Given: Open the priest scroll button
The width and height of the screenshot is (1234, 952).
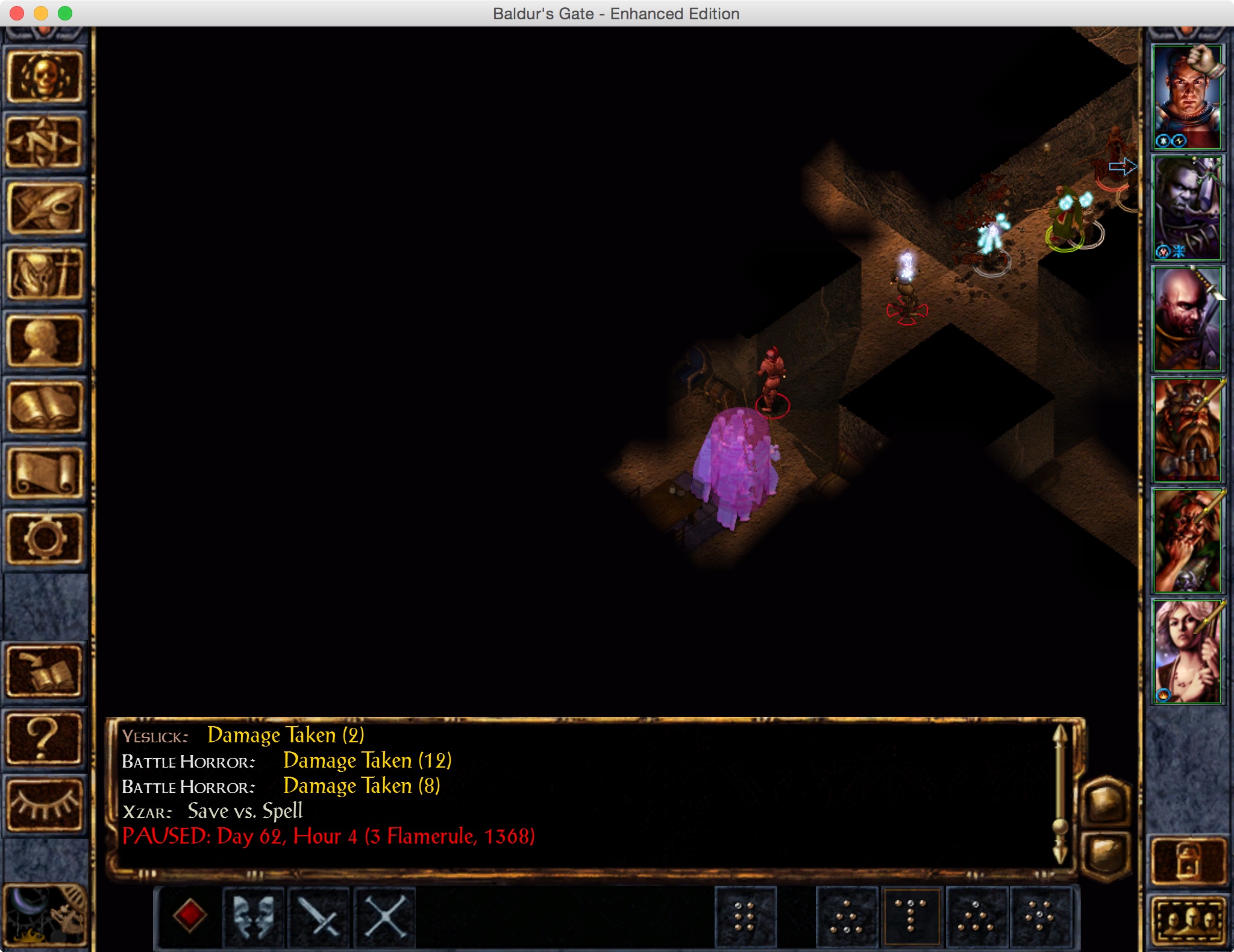Looking at the screenshot, I should (45, 473).
